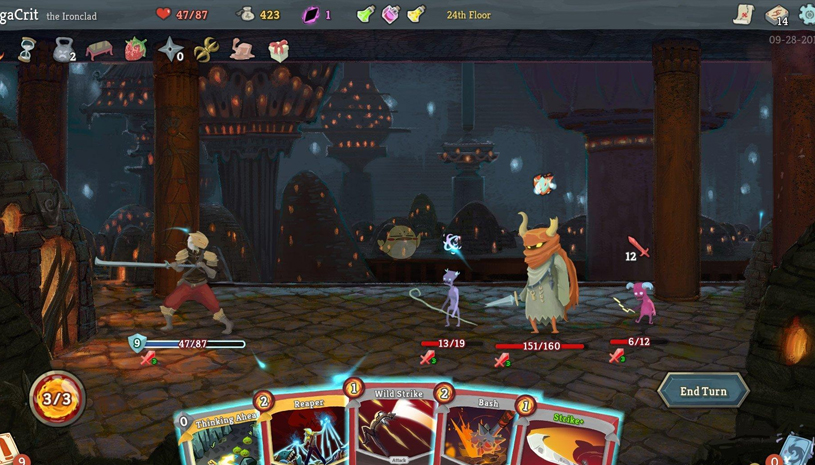This screenshot has width=815, height=465.
Task: Choose the Reaper card
Action: point(300,430)
